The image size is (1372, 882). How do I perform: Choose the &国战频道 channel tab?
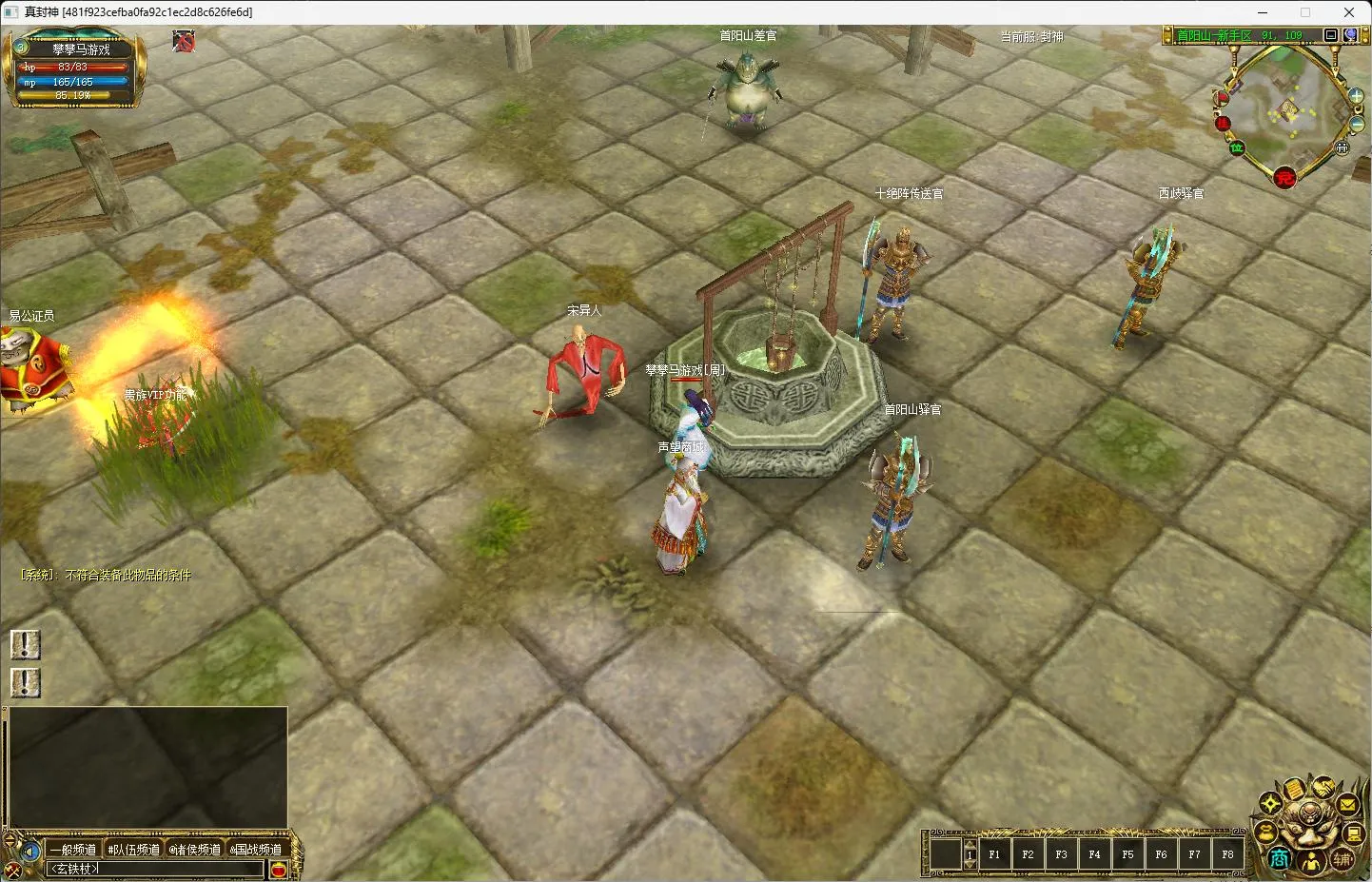tap(256, 849)
